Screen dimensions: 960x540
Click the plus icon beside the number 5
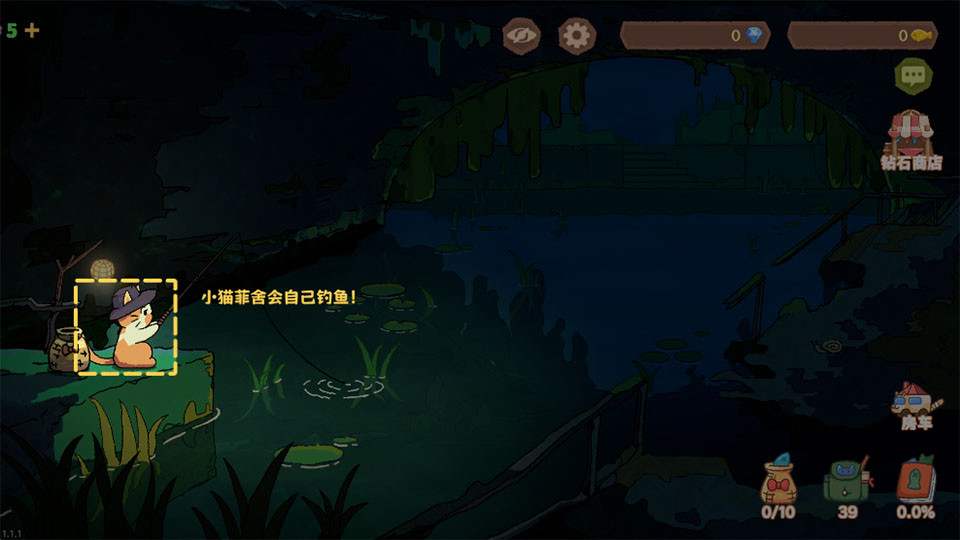coord(32,30)
